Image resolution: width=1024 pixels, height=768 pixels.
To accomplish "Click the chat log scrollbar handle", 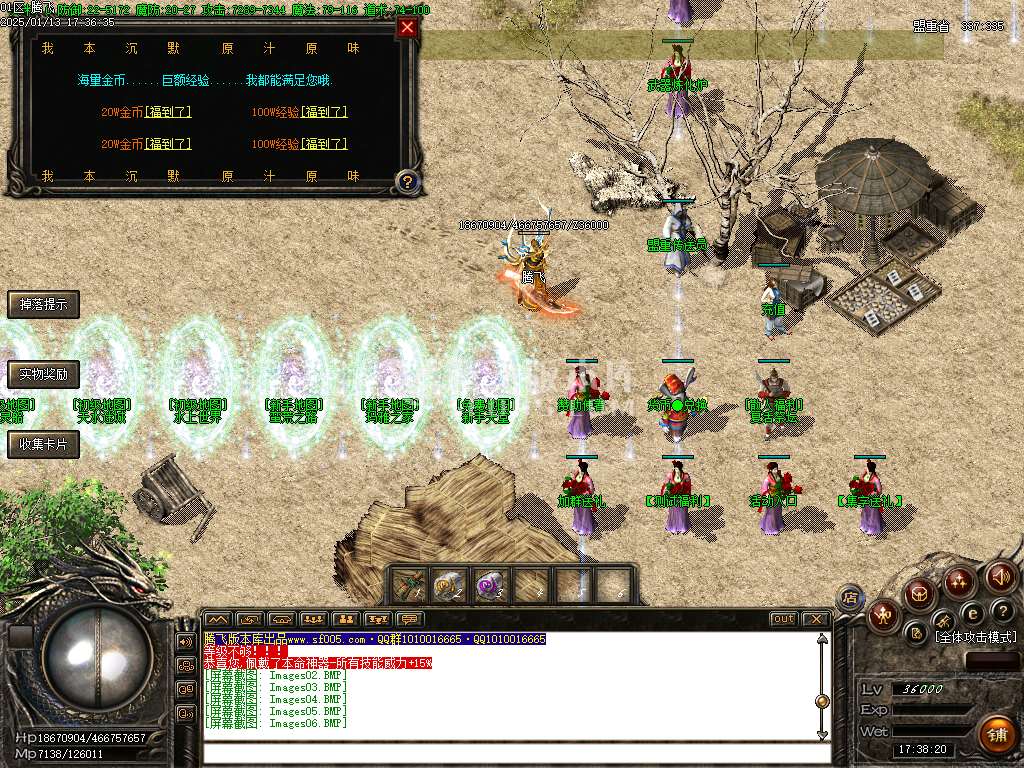I will tap(822, 701).
